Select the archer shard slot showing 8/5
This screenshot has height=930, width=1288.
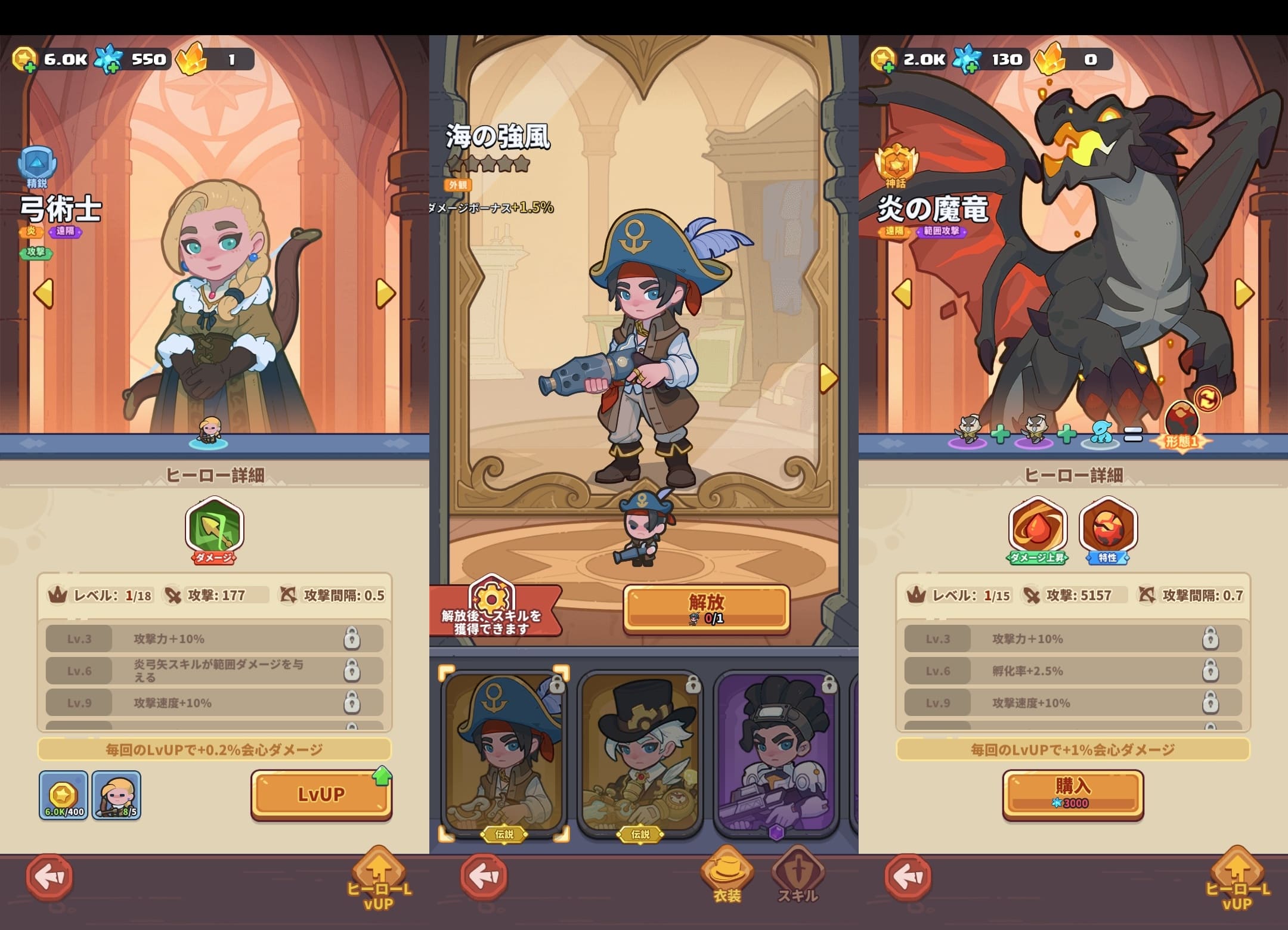click(x=117, y=795)
